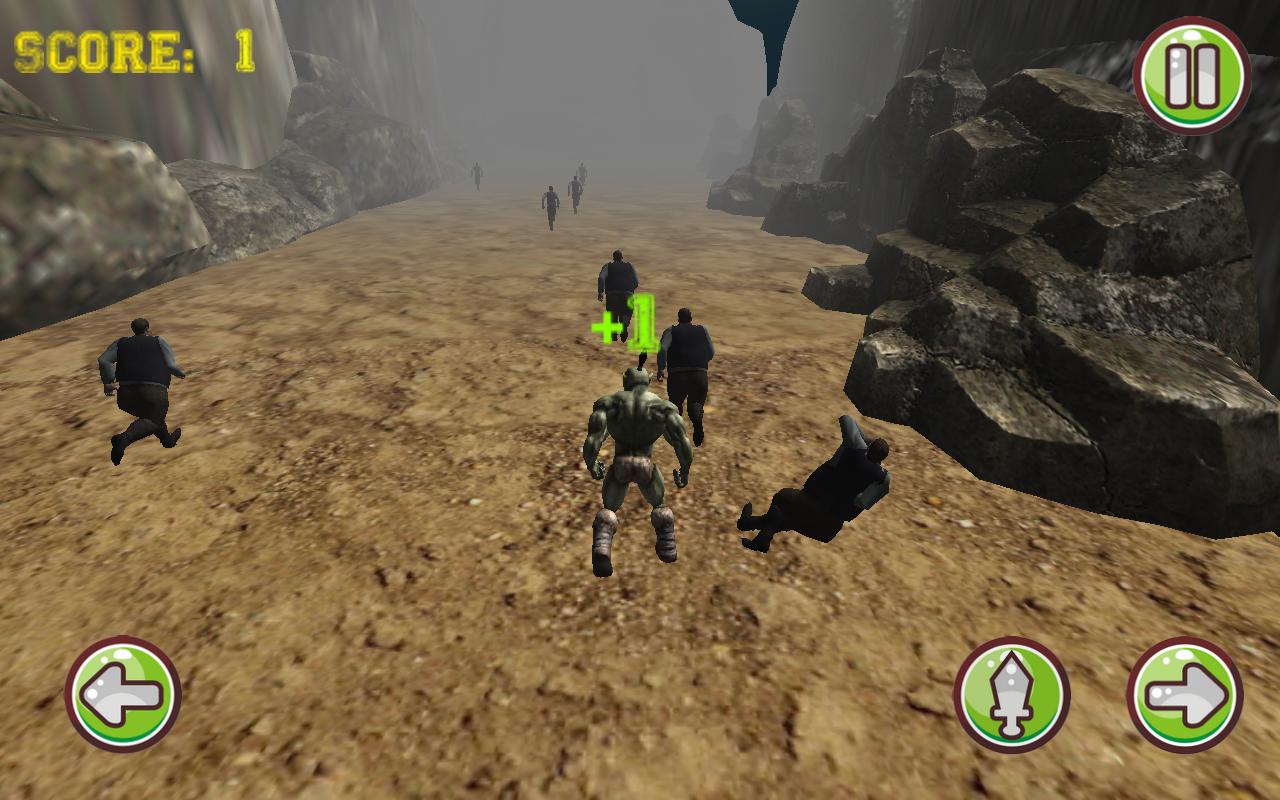
Task: Tap the right arrow move button
Action: point(1185,694)
